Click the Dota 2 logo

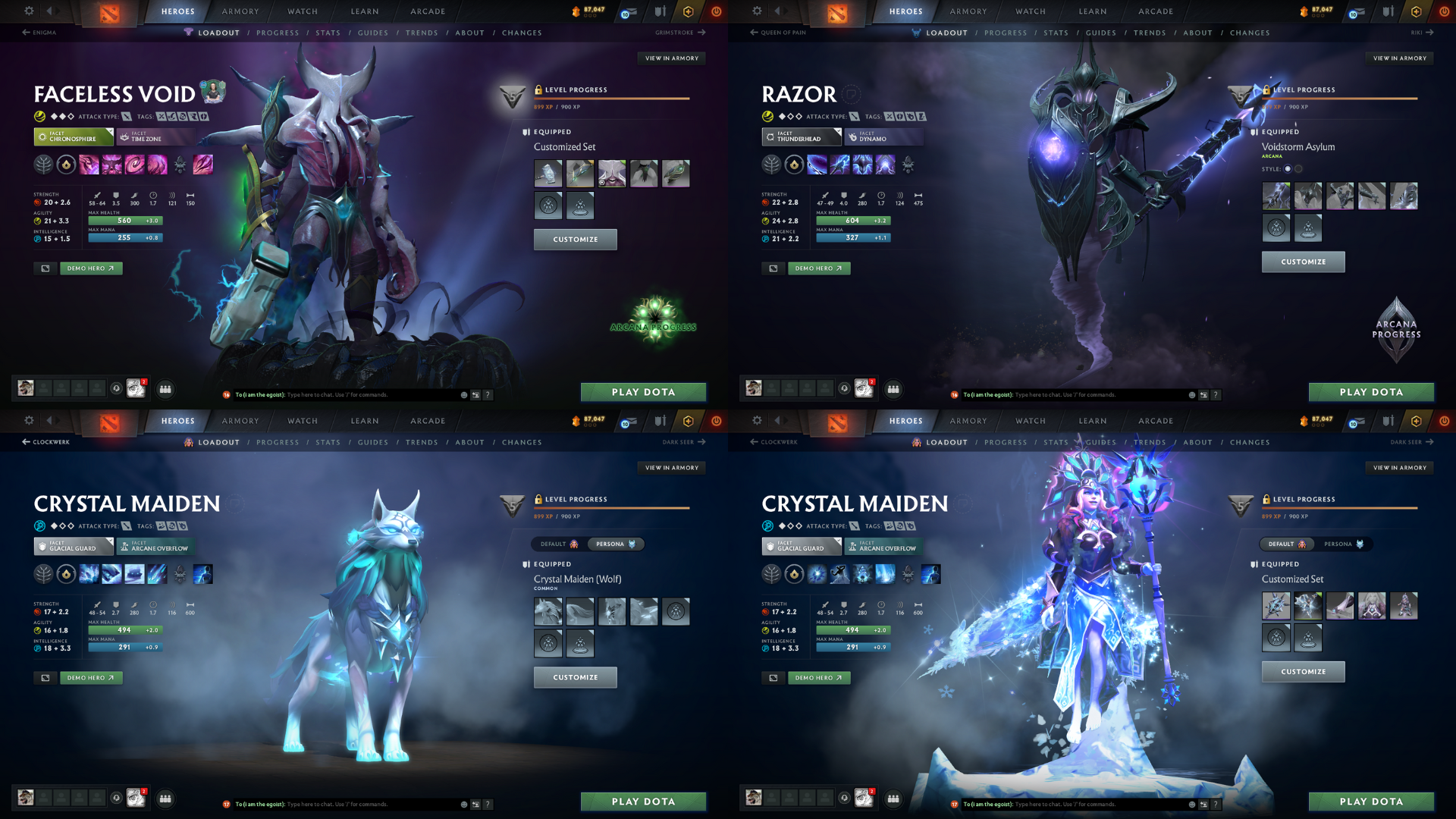[x=110, y=11]
